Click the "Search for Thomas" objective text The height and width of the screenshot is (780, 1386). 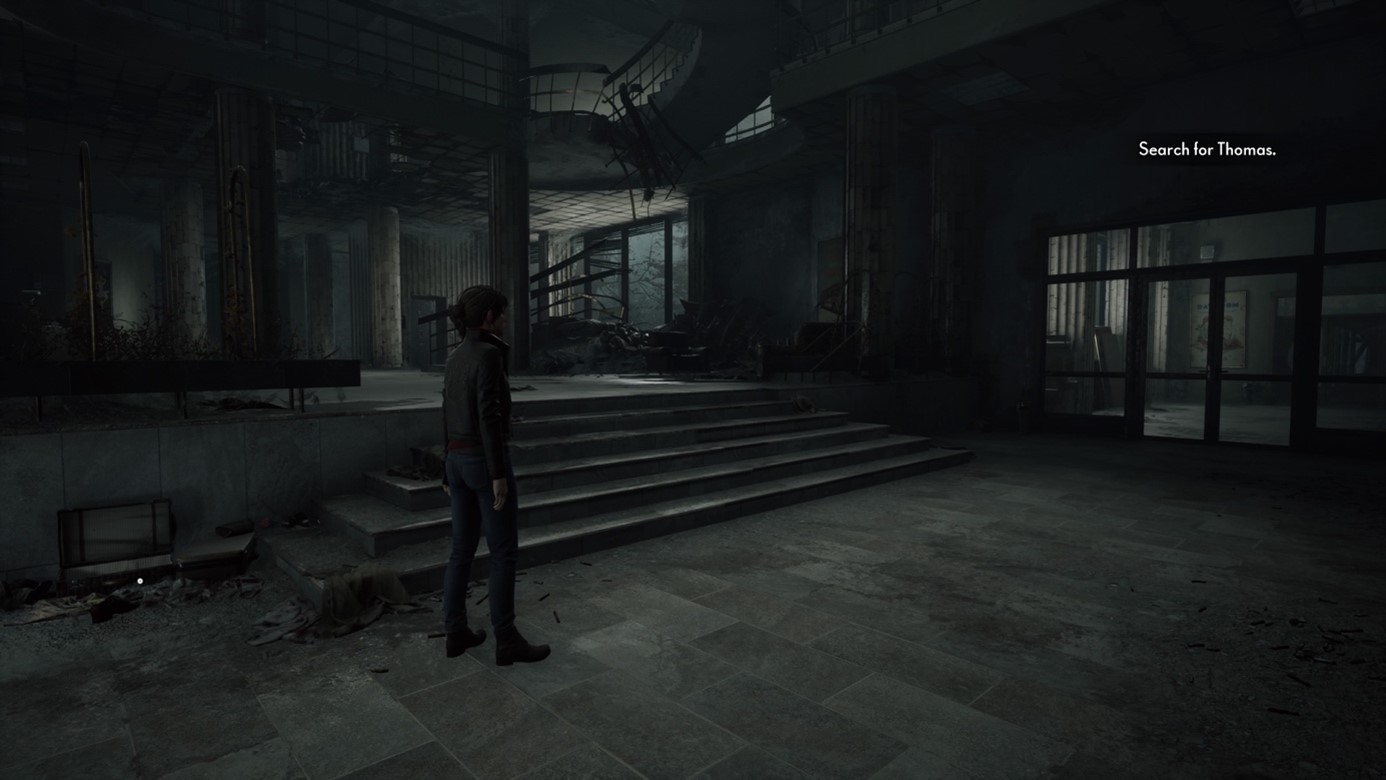coord(1206,150)
